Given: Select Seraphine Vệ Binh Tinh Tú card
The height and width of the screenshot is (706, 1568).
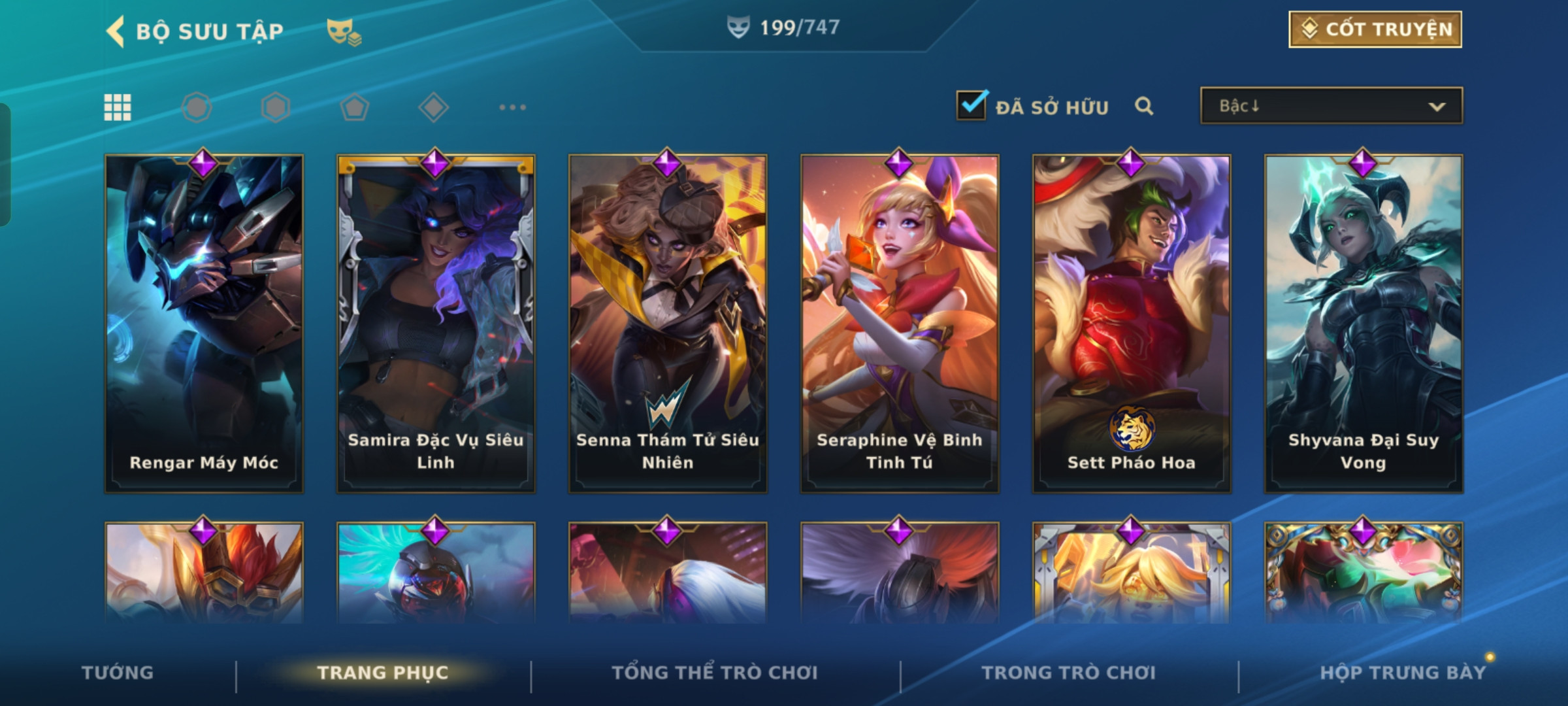Looking at the screenshot, I should (x=900, y=324).
